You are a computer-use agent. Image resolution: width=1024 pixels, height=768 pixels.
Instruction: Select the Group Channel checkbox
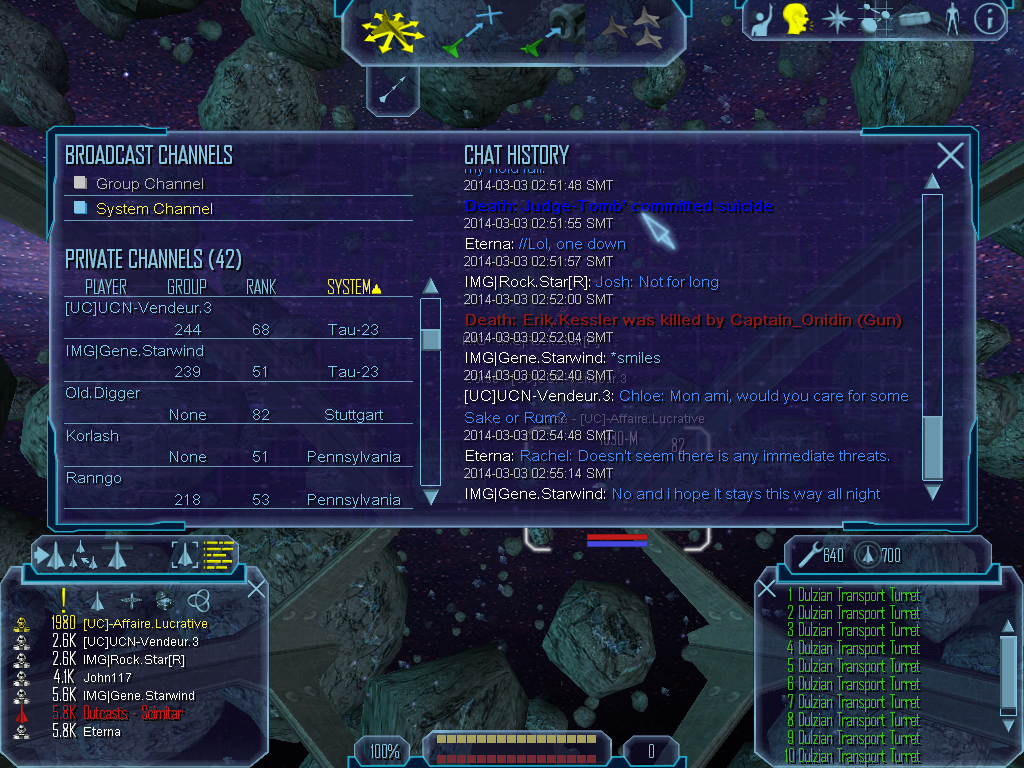[x=81, y=183]
